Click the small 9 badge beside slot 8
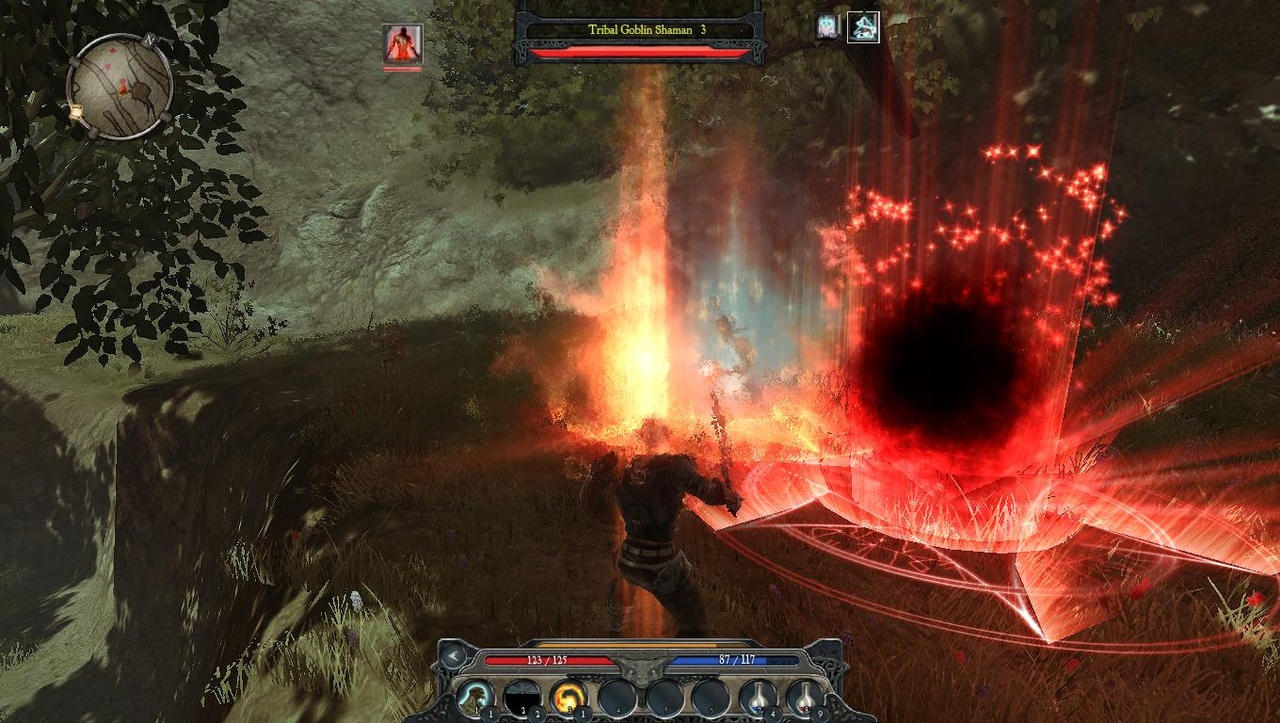1280x723 pixels. [820, 713]
